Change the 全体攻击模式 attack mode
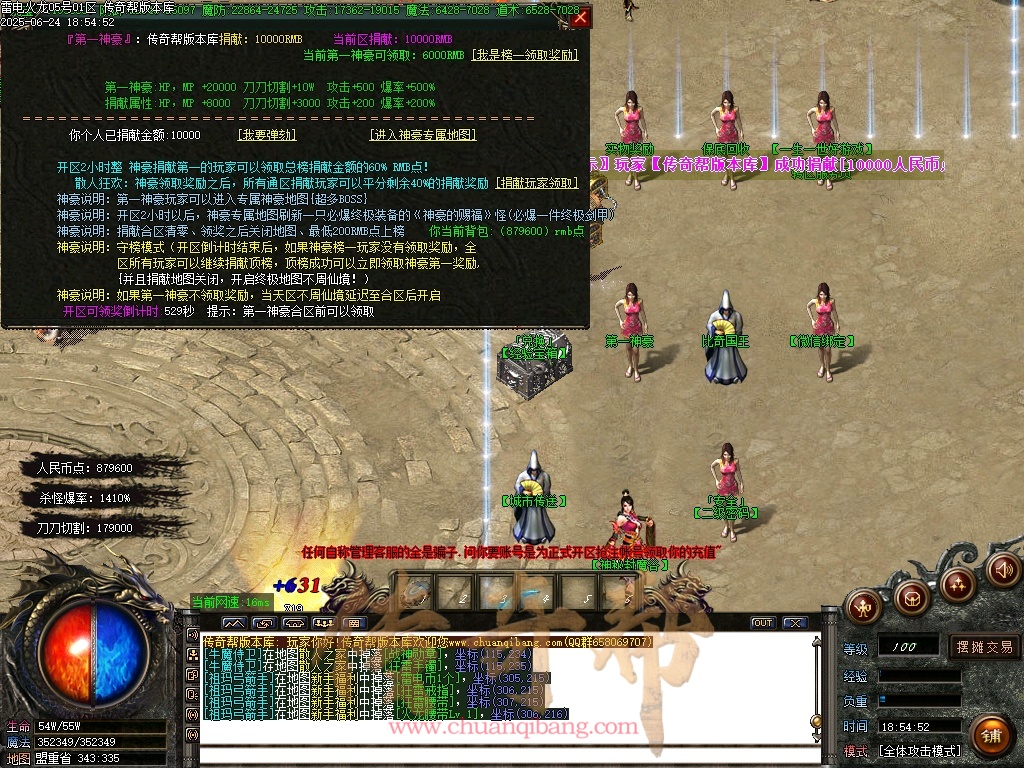This screenshot has width=1024, height=768. [920, 751]
